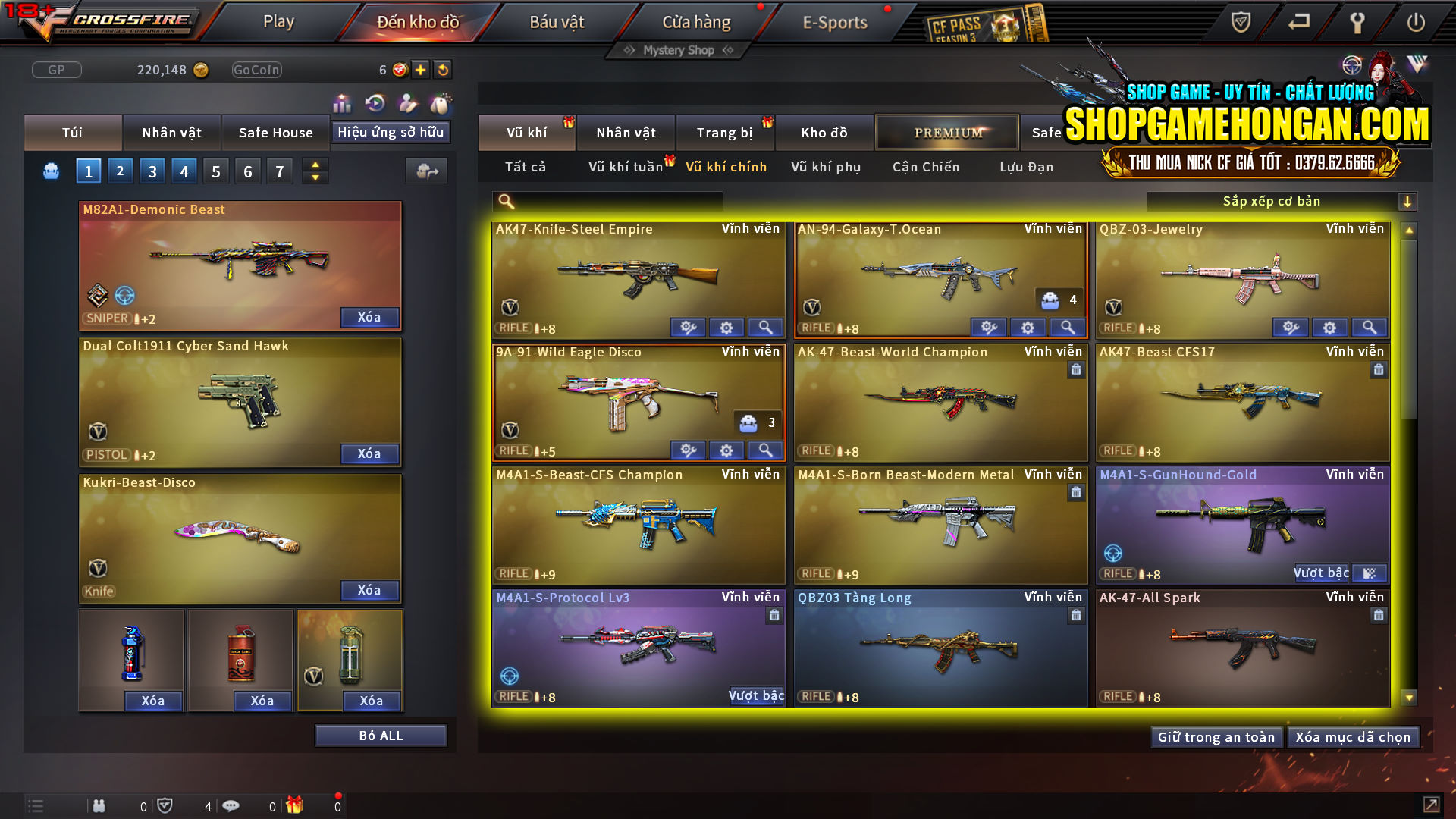Select inventory page 7
The image size is (1456, 819).
pyautogui.click(x=280, y=170)
